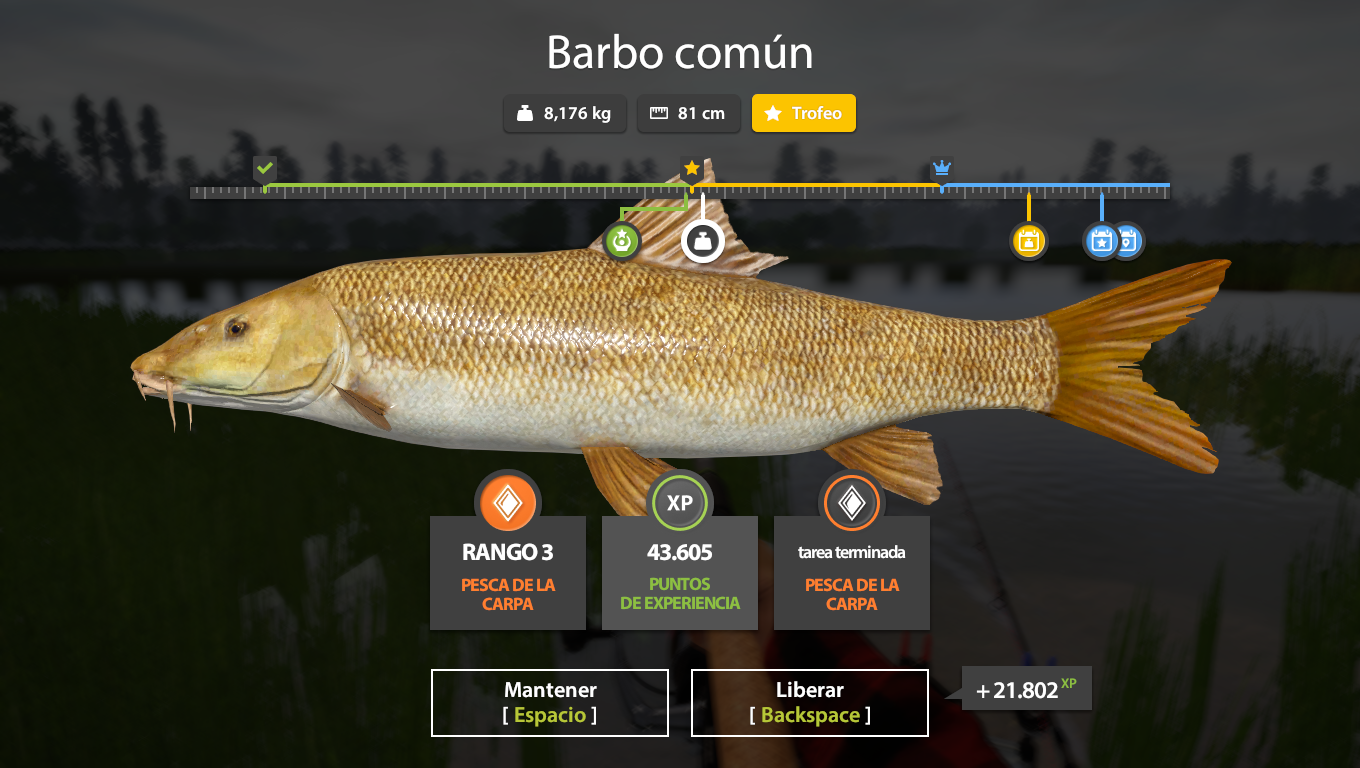Open the yellow calendar record marker
Viewport: 1360px width, 768px height.
click(x=1028, y=241)
